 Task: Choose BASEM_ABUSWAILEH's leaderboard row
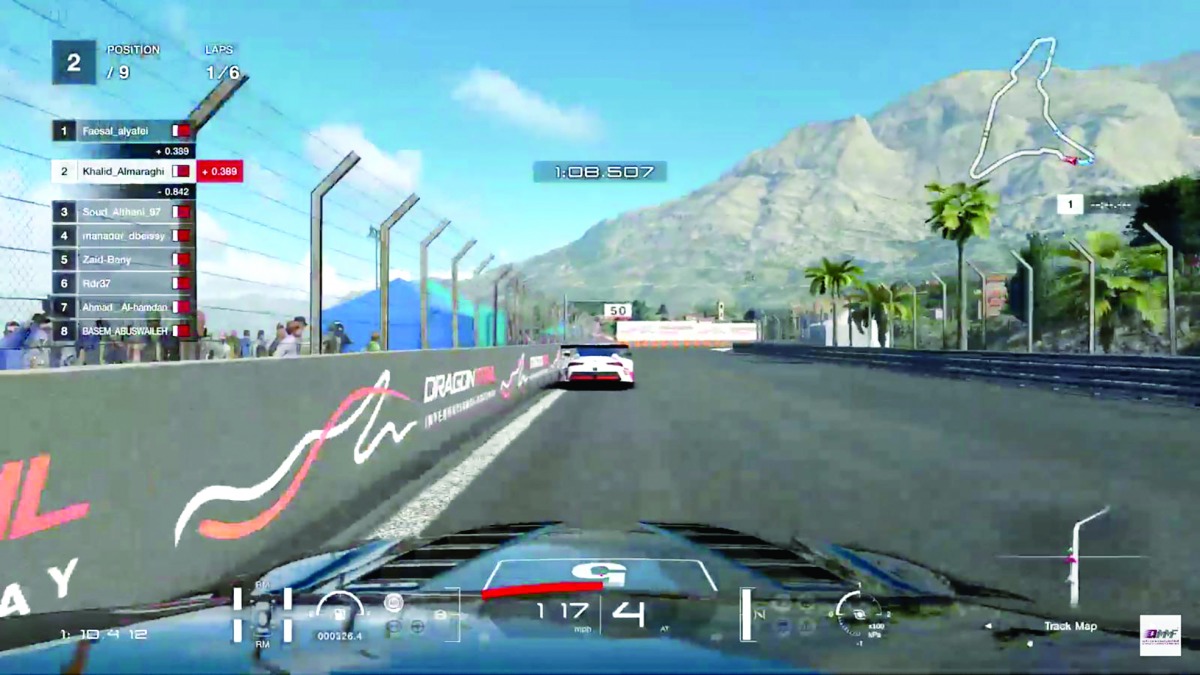point(122,331)
